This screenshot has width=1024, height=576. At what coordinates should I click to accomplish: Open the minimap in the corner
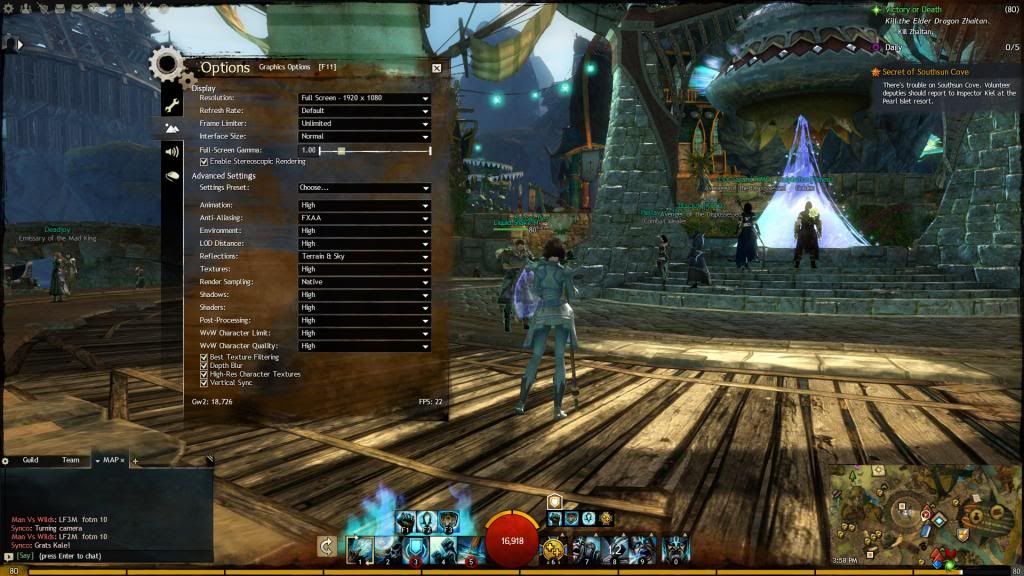tap(923, 514)
